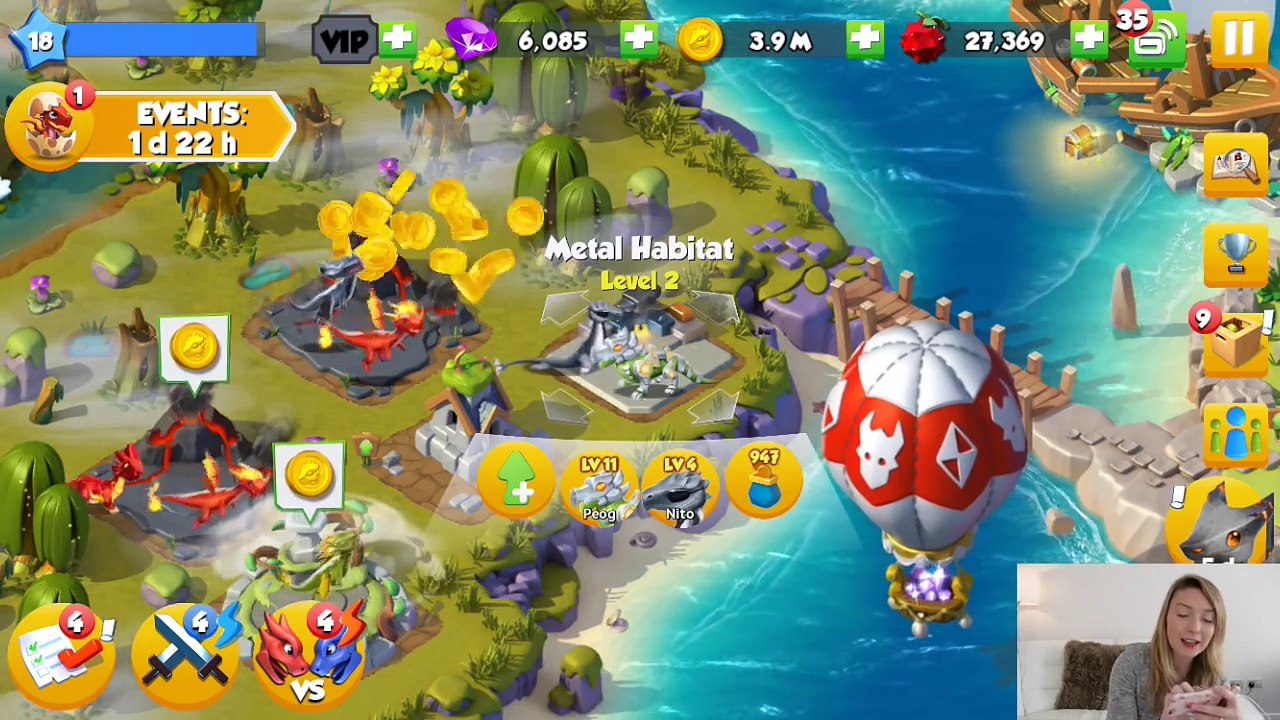Open the gift crate inventory icon
This screenshot has height=720, width=1280.
pos(1234,342)
